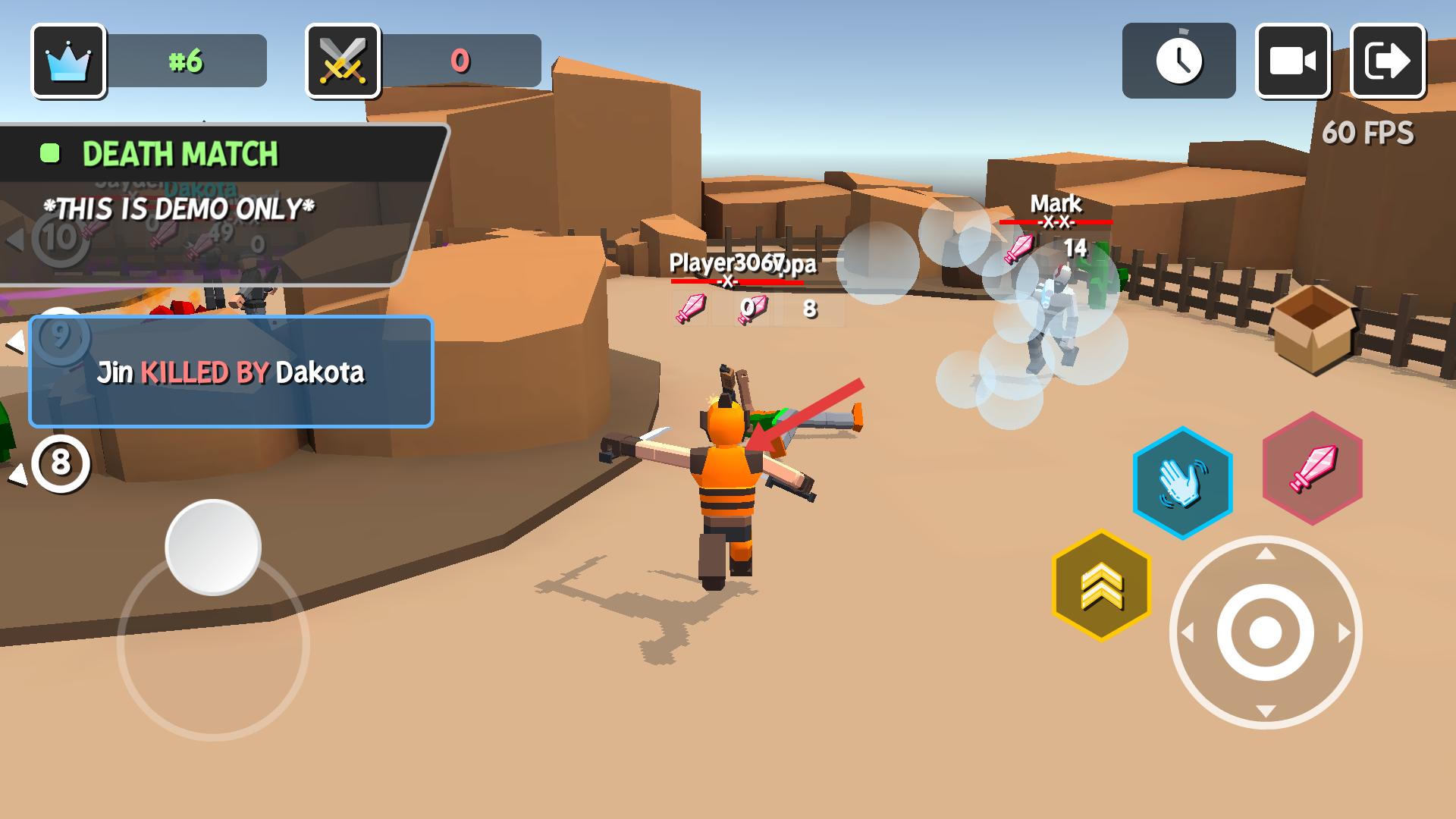The height and width of the screenshot is (819, 1456).
Task: Tap the left movement joystick knob
Action: point(213,547)
